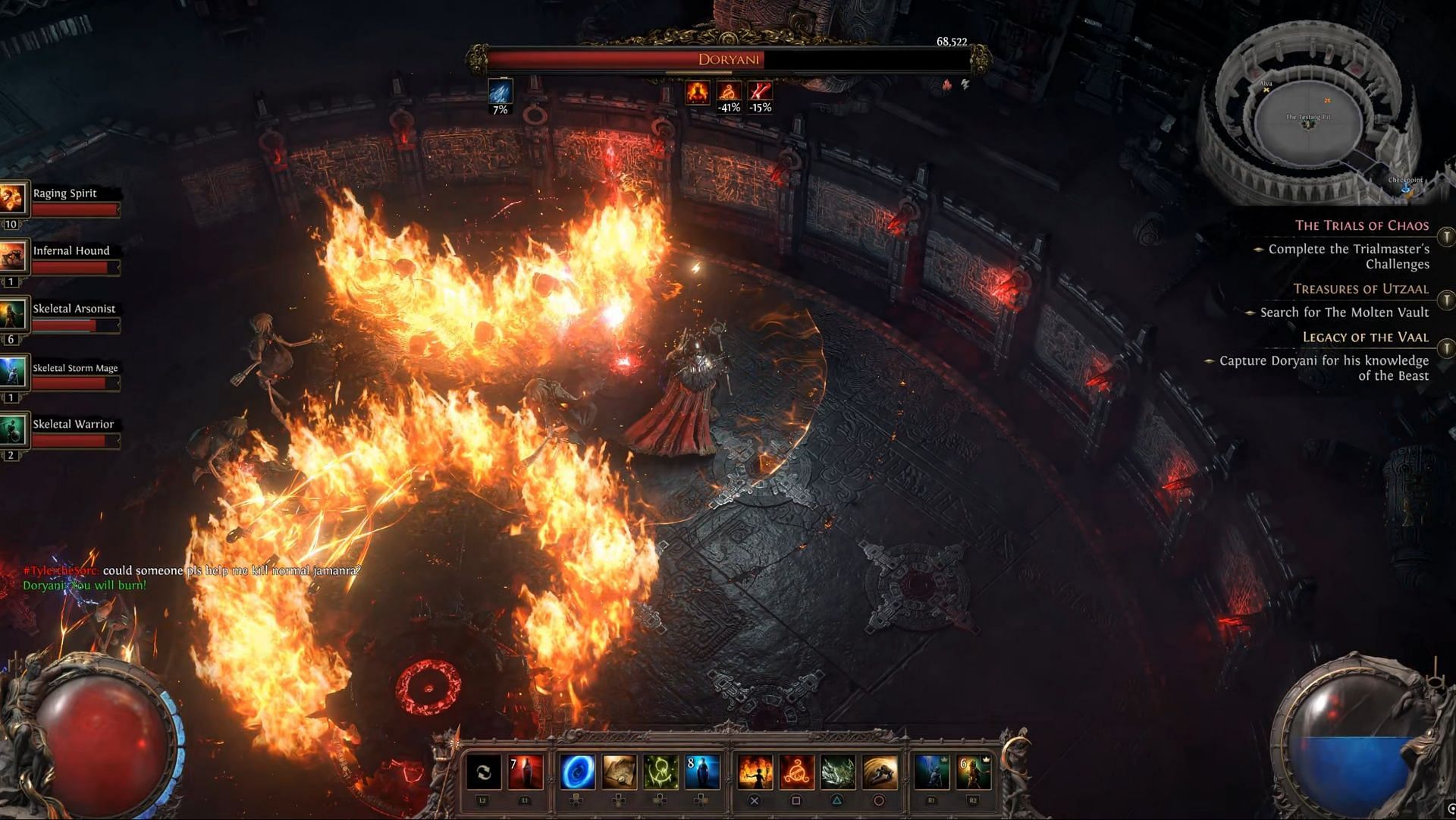The image size is (1456, 820).
Task: Open the parchment map skill slot
Action: click(619, 773)
